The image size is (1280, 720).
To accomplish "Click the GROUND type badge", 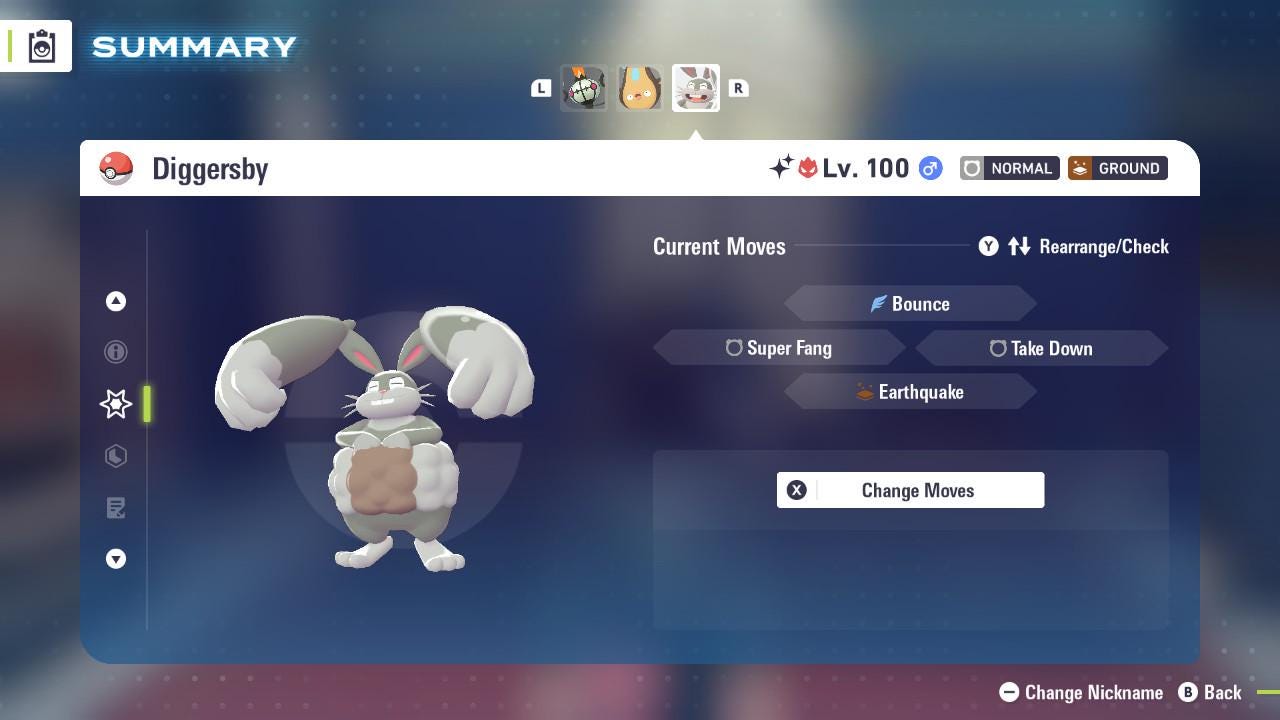I will [1117, 168].
